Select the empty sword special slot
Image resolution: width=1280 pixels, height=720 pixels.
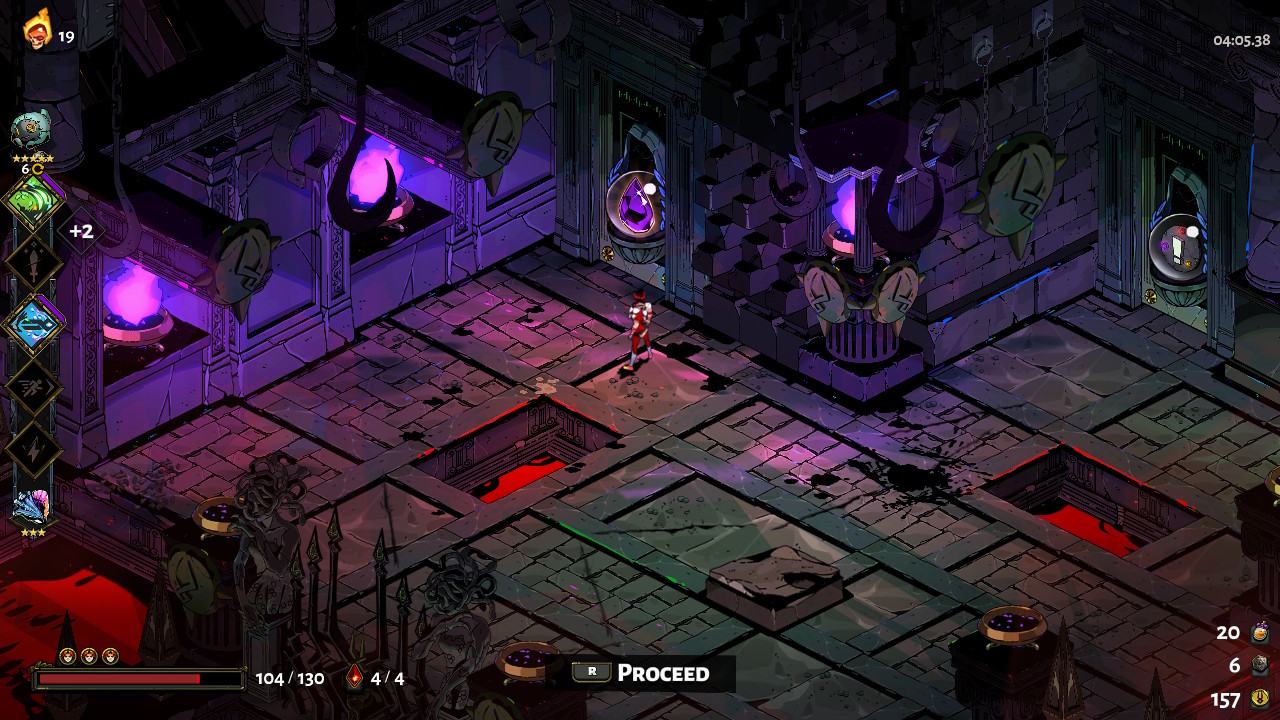(34, 264)
